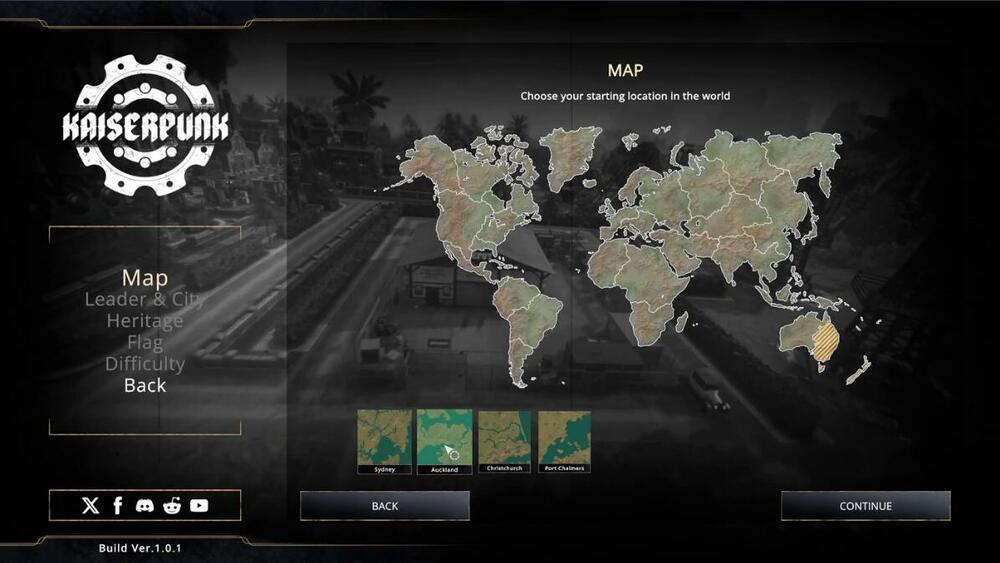
Task: Click Back in the left menu list
Action: tap(144, 386)
